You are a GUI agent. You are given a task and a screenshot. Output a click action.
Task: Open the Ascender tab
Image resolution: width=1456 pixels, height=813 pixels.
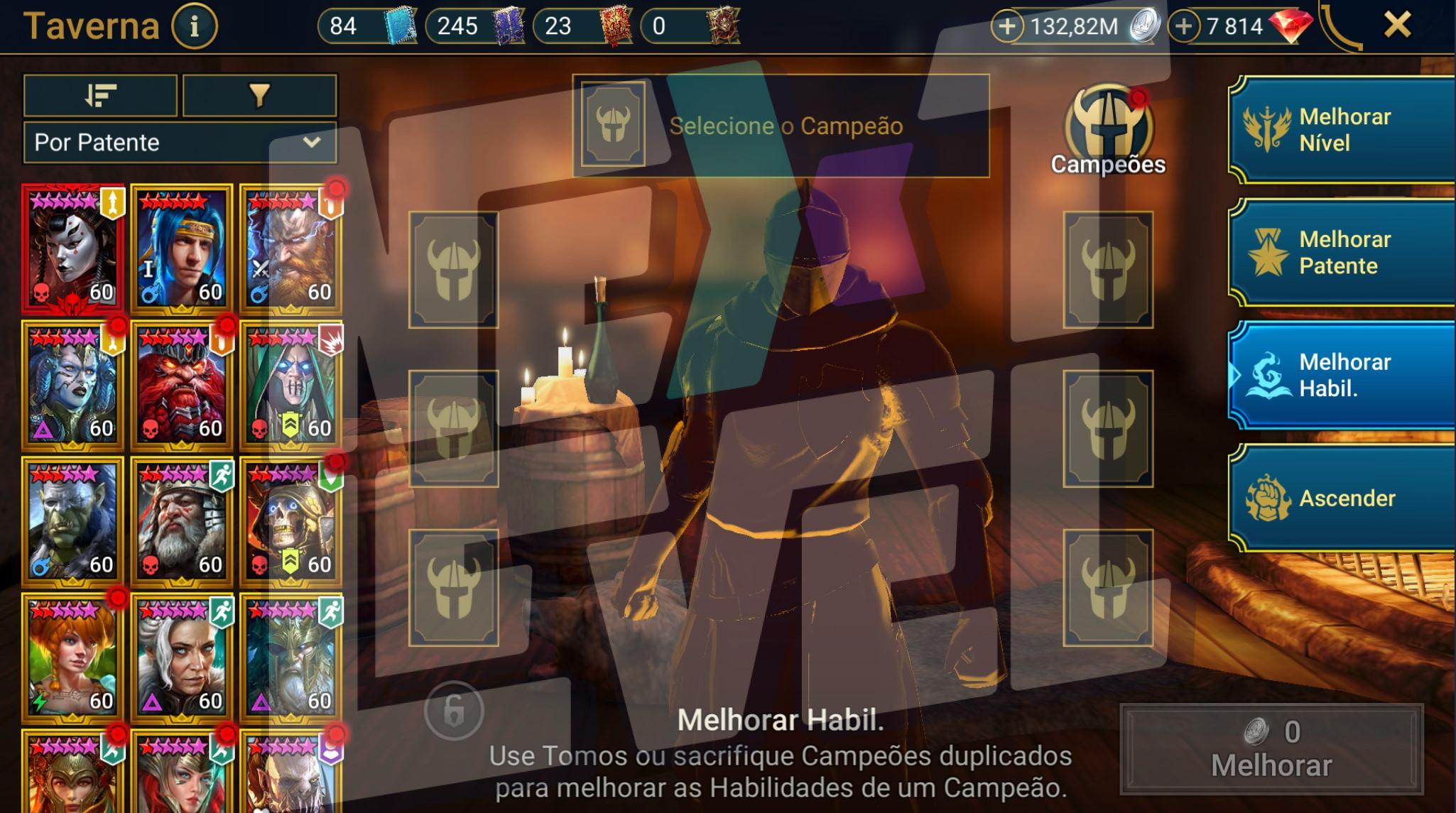click(x=1342, y=498)
